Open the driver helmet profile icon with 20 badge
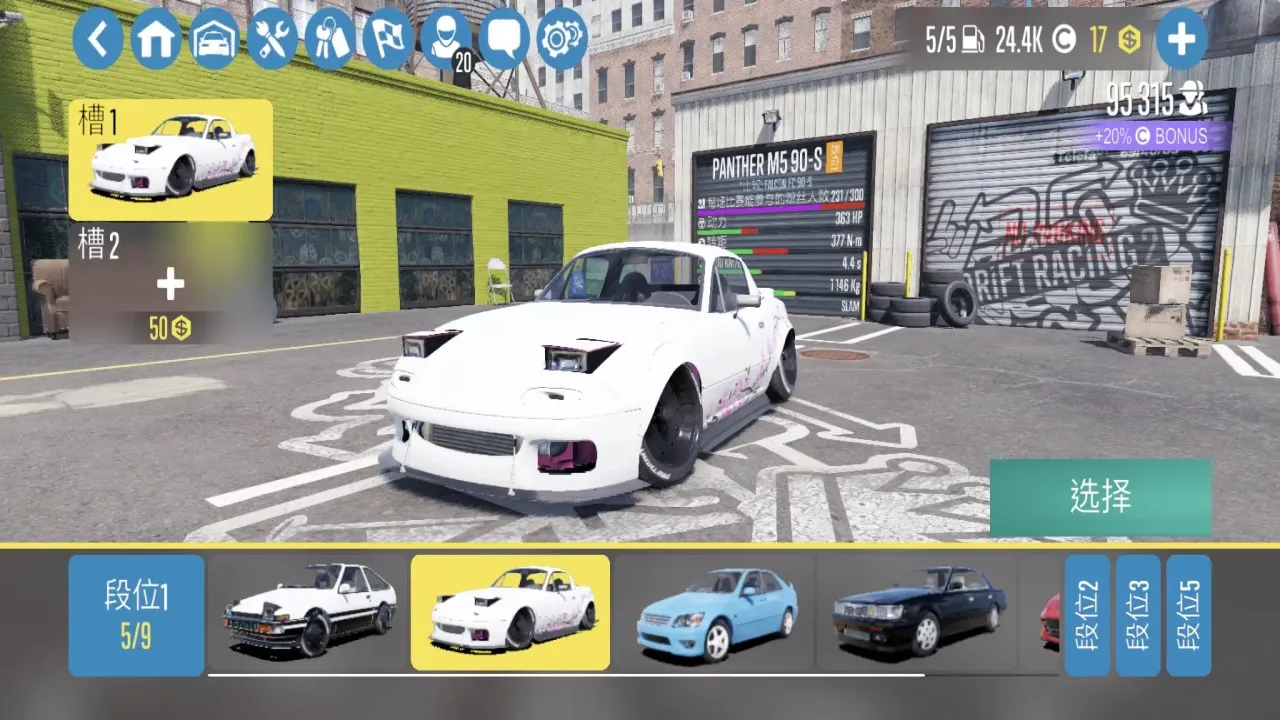1280x720 pixels. click(446, 40)
